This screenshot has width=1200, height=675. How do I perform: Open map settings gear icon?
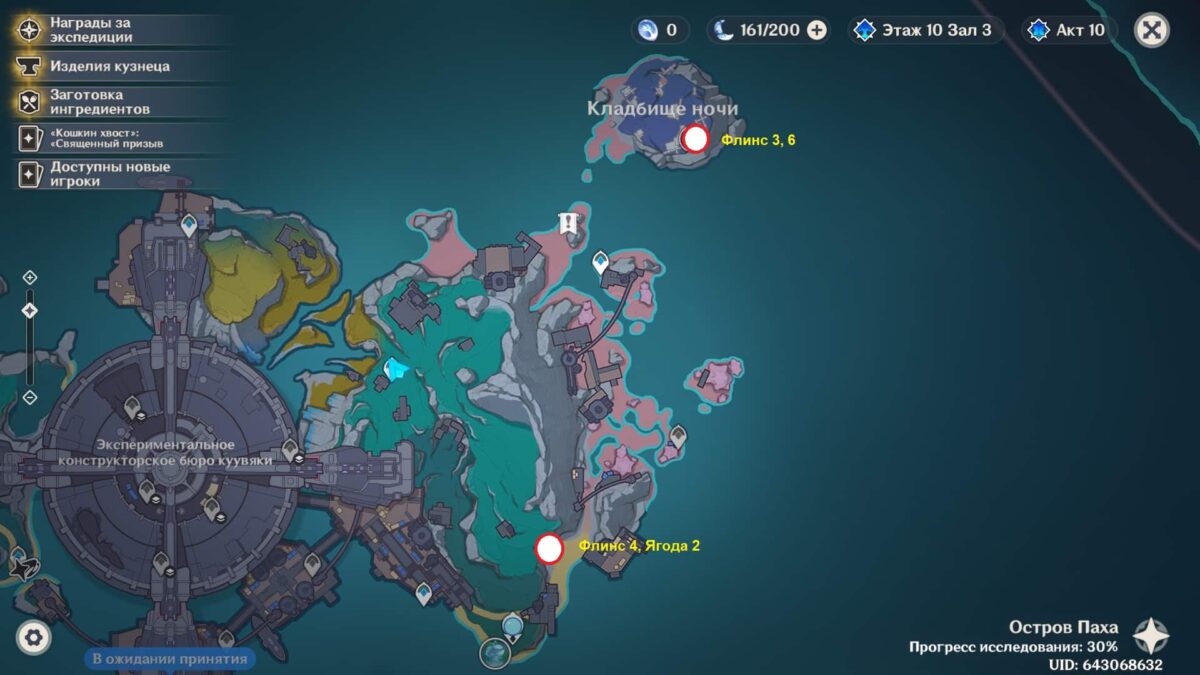click(34, 637)
